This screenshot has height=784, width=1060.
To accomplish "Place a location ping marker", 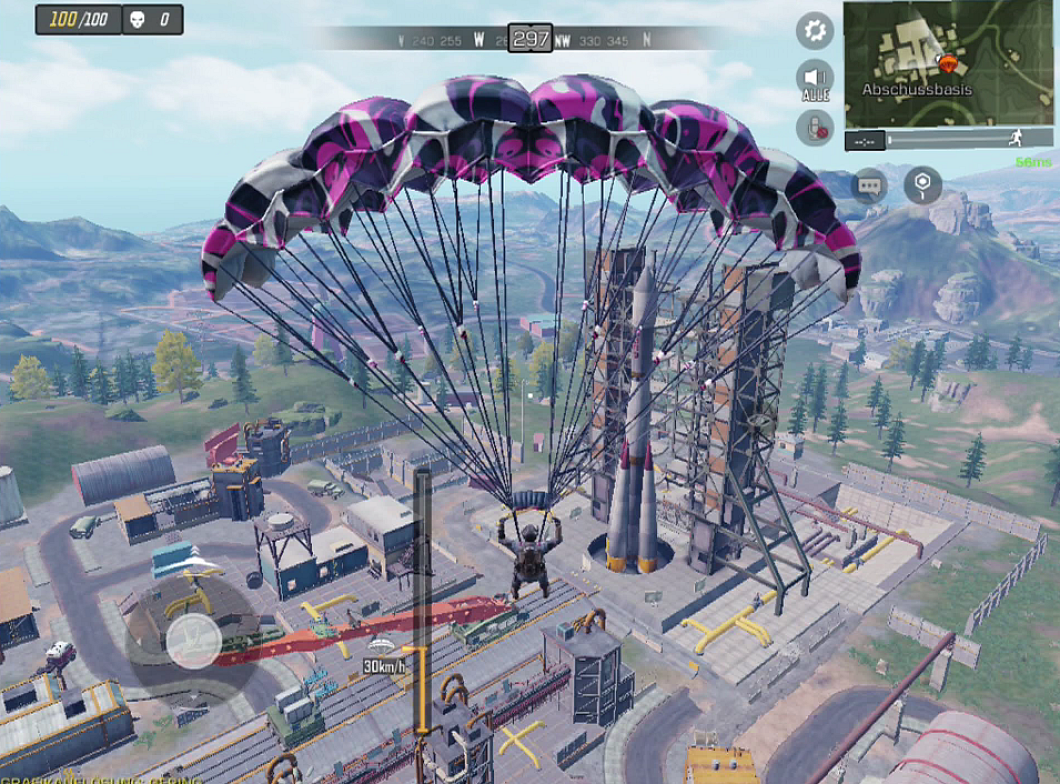I will click(922, 185).
